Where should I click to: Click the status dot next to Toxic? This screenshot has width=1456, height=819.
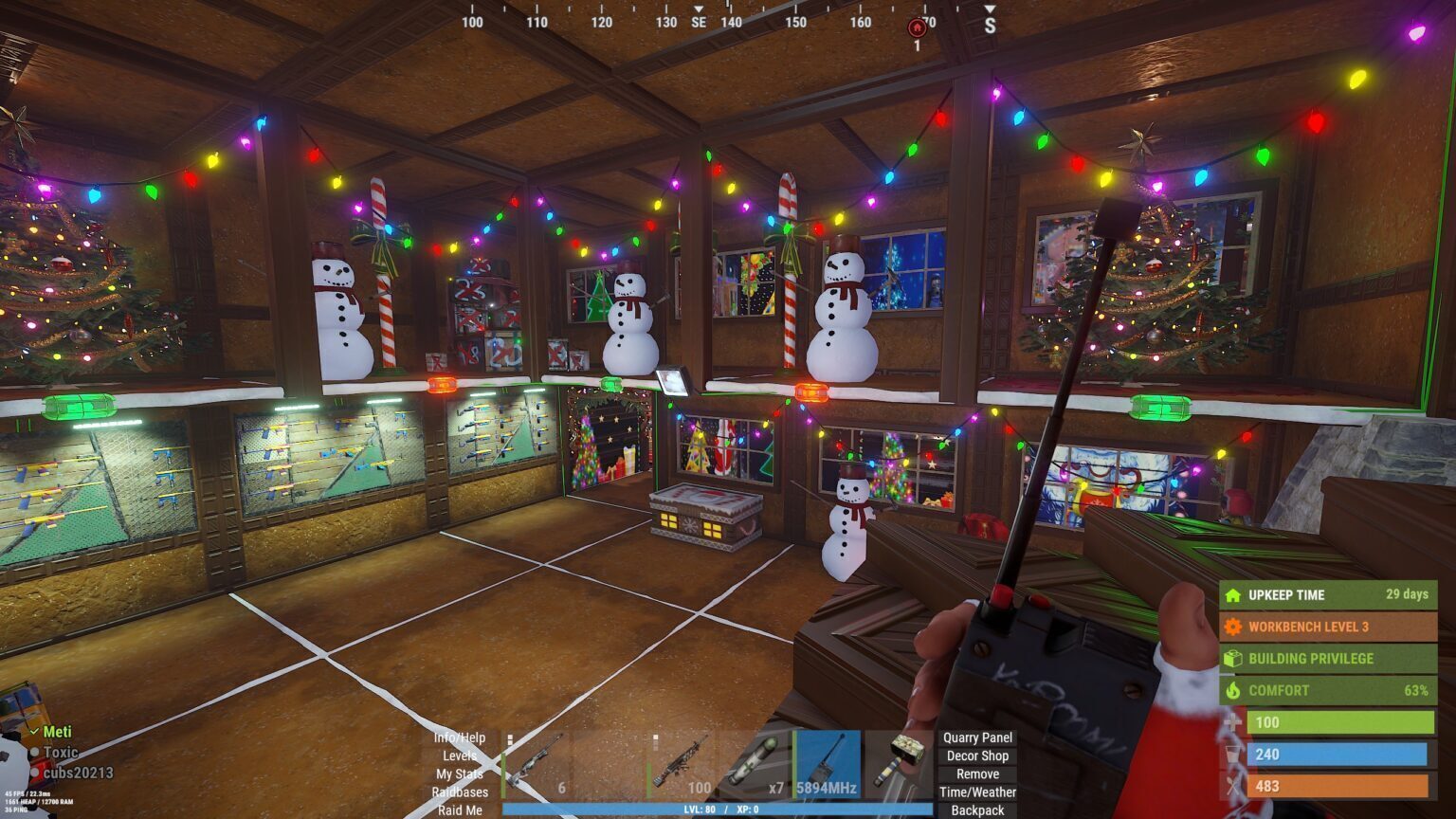tap(35, 751)
